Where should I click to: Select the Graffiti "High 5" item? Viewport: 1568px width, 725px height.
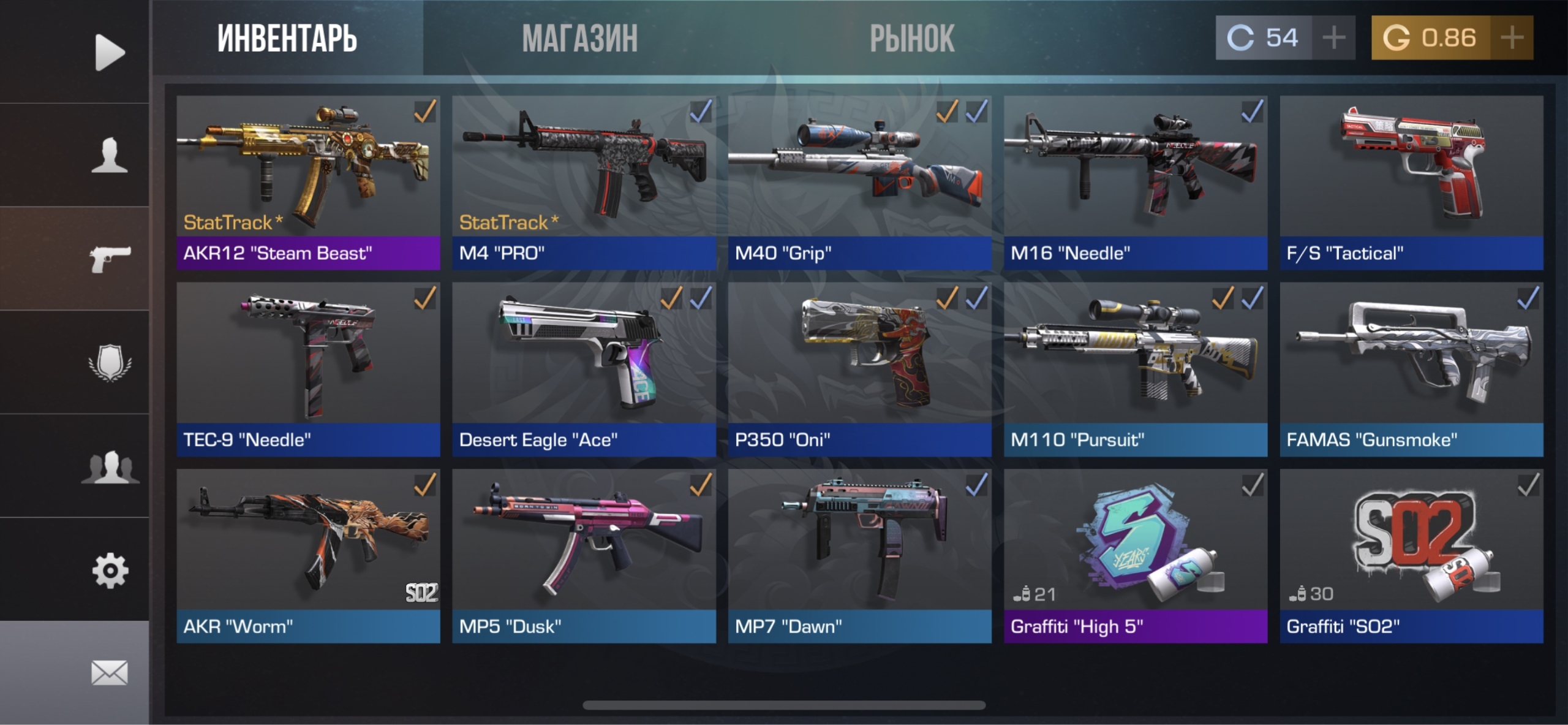(1135, 556)
